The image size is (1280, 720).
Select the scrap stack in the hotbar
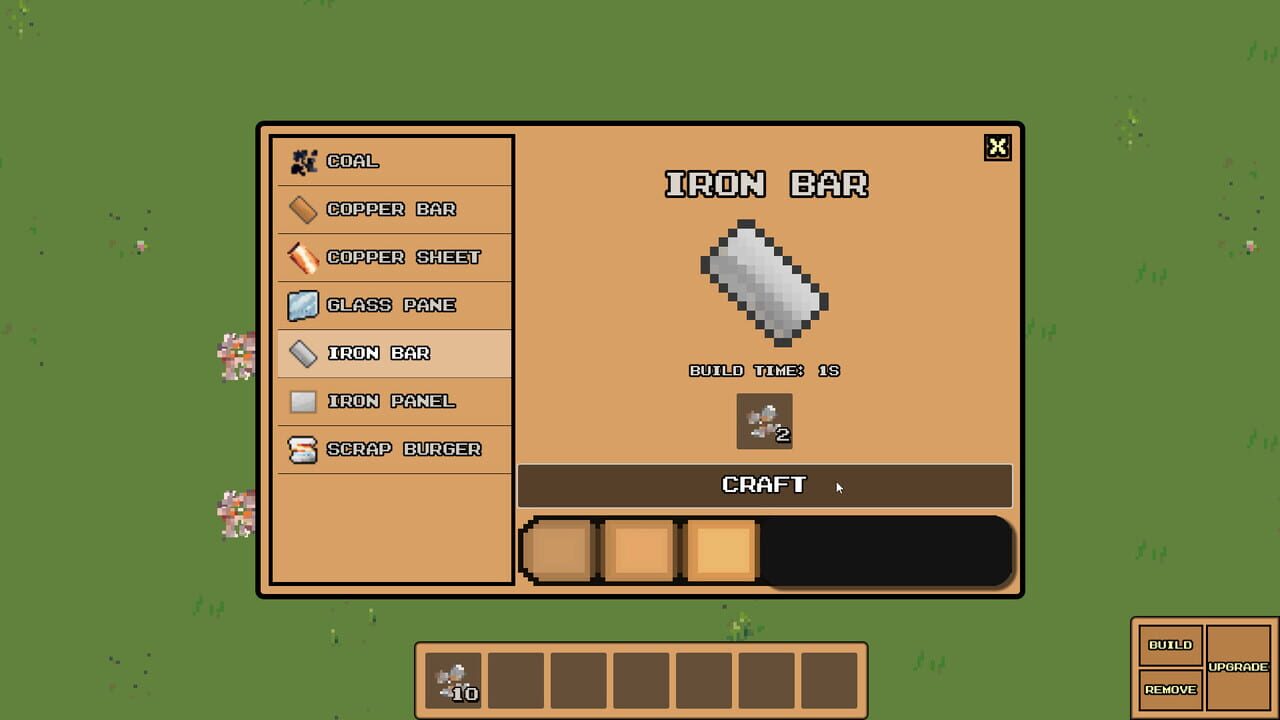click(x=452, y=679)
